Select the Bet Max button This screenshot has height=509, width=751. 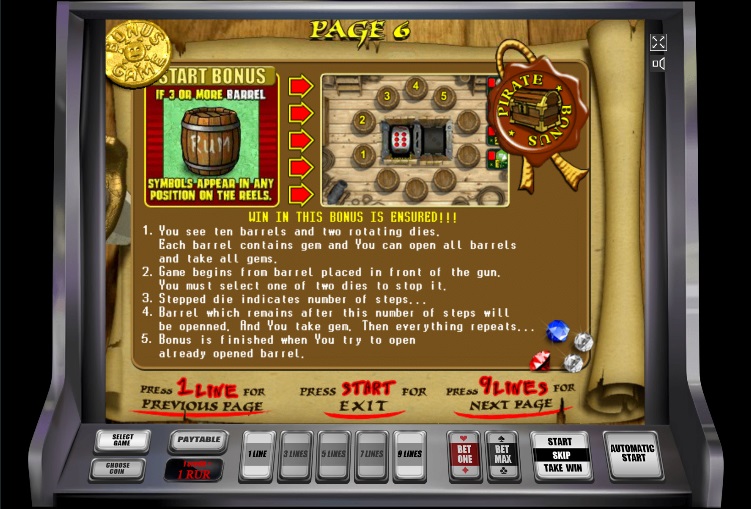502,456
